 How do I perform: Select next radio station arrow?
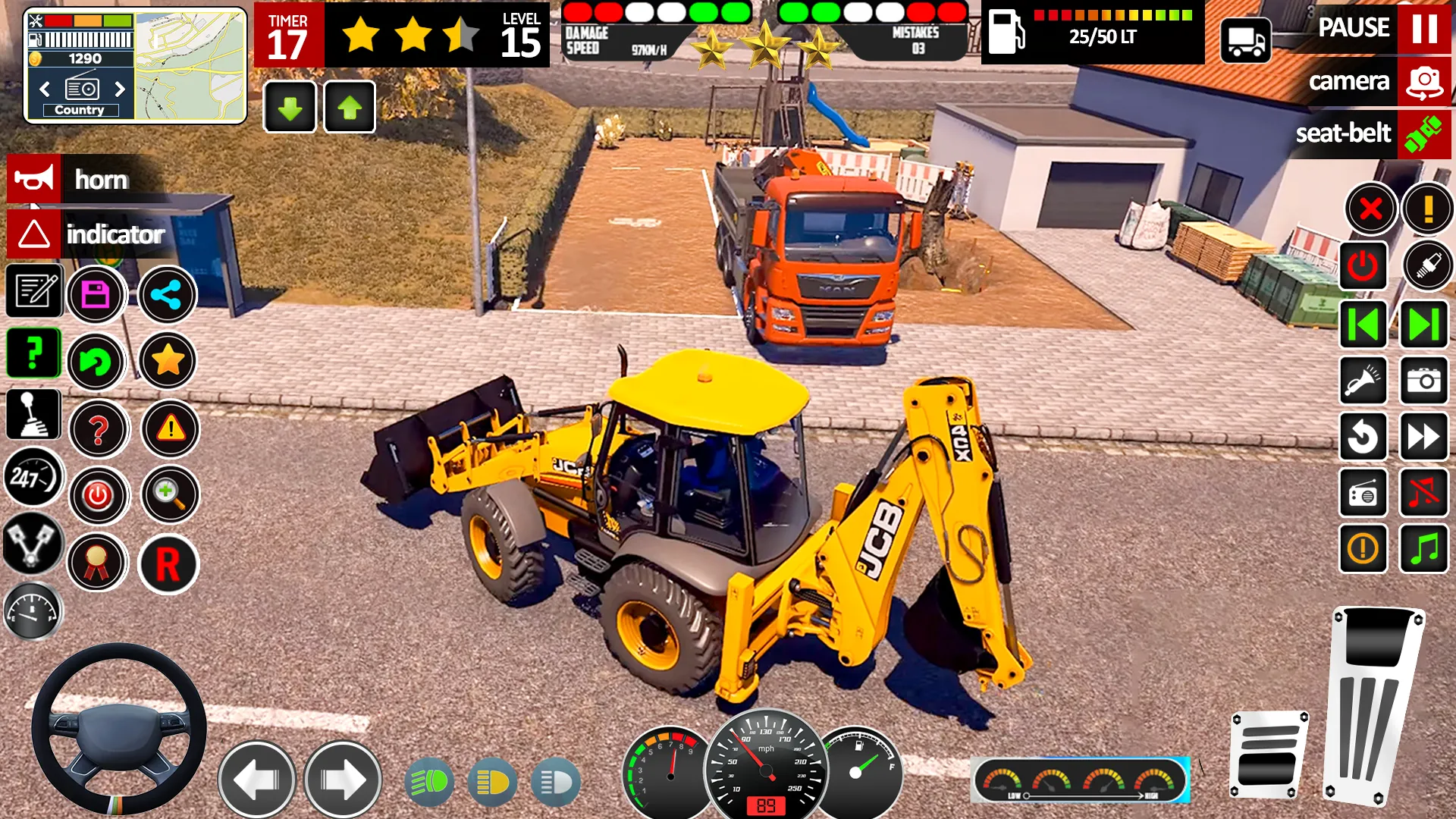coord(119,89)
